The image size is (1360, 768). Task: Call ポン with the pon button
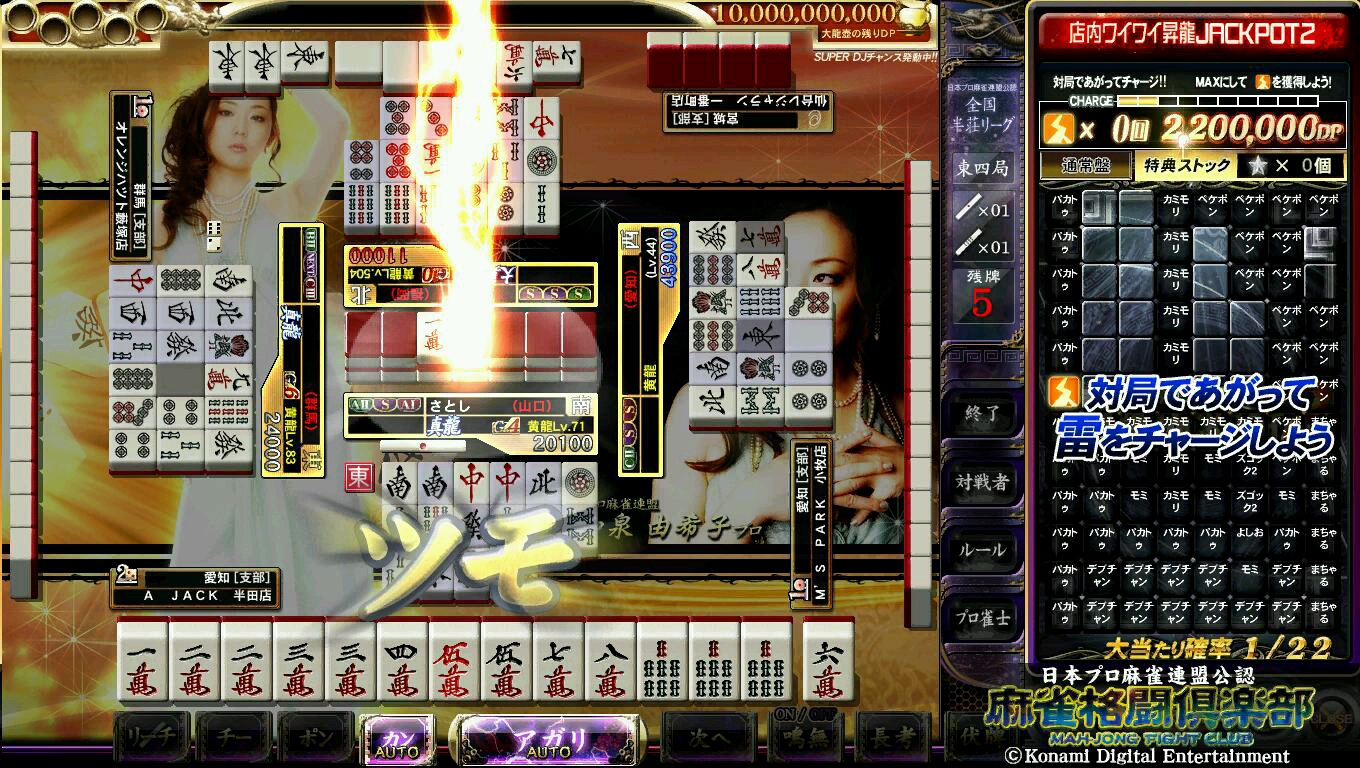point(316,740)
